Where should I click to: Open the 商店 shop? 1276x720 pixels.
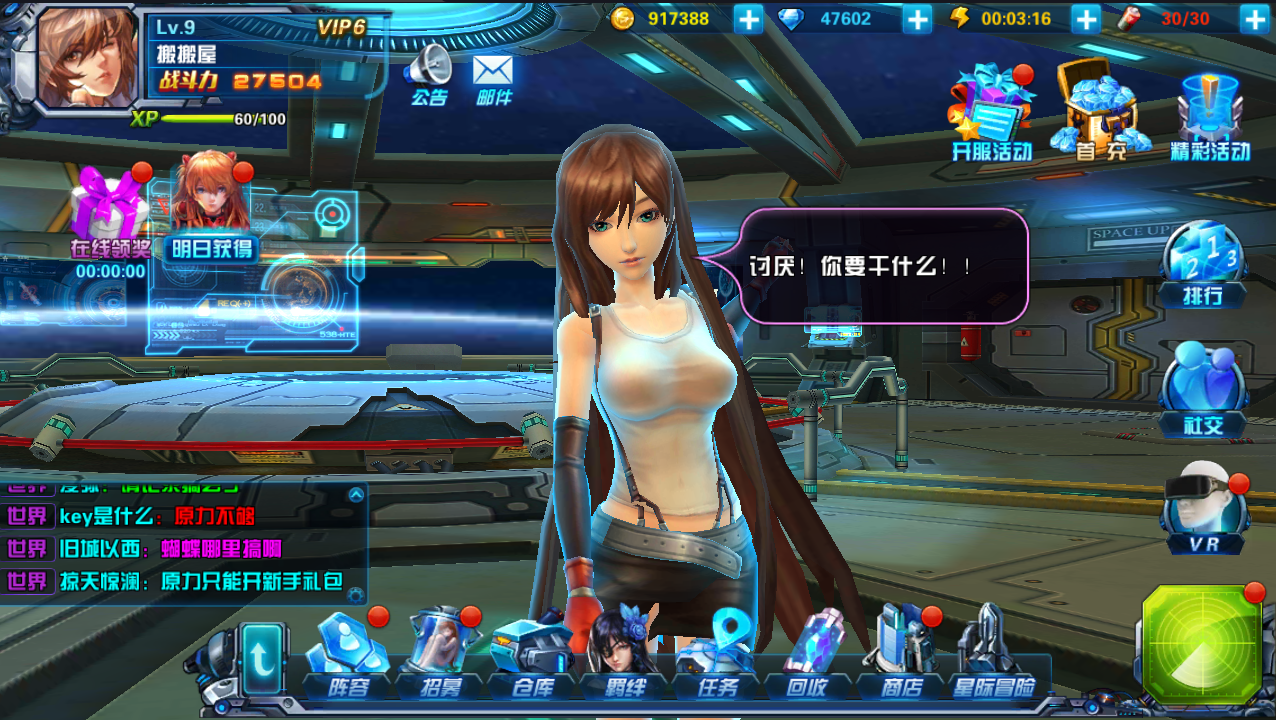click(x=900, y=655)
